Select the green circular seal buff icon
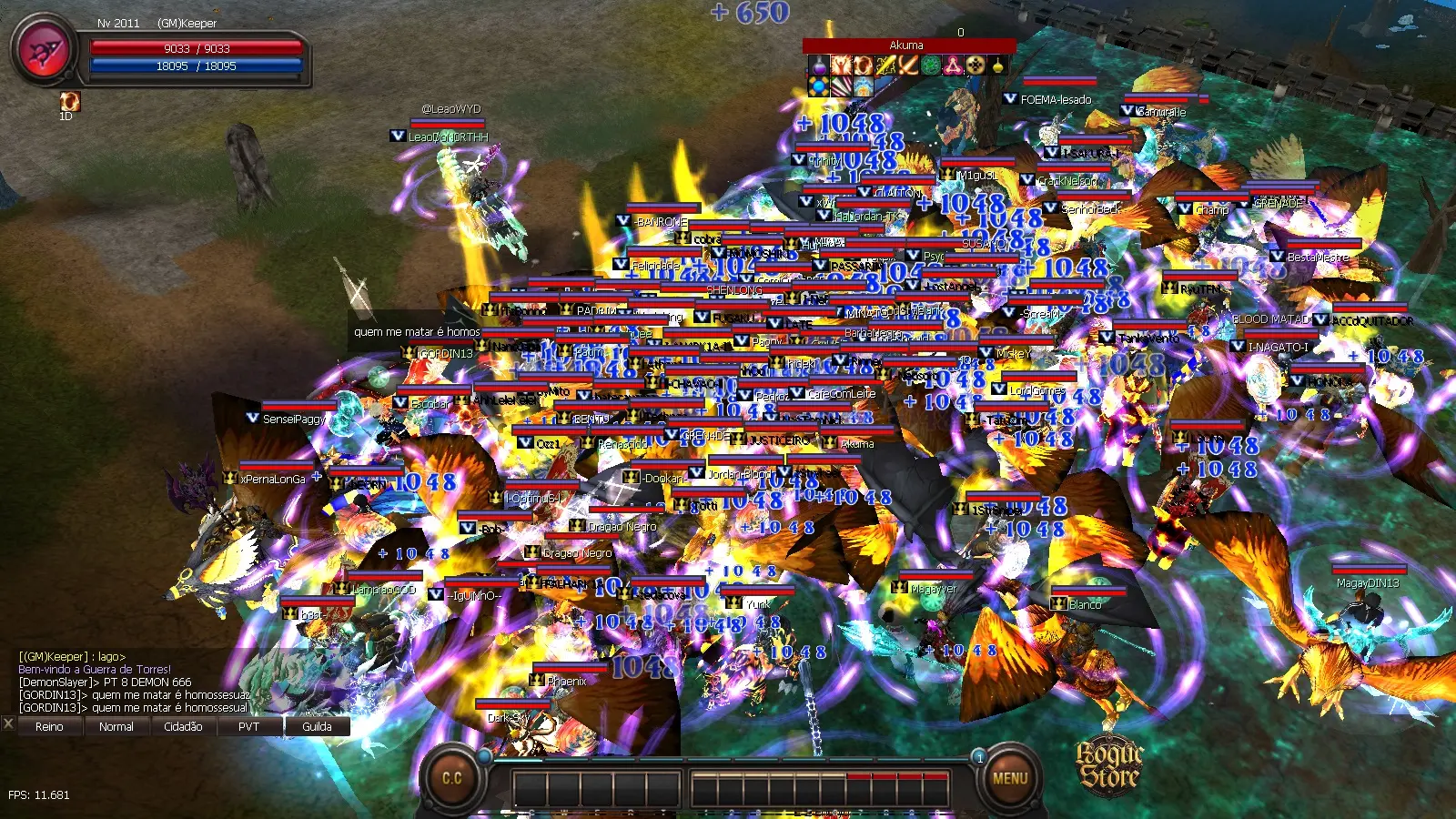 [x=930, y=66]
